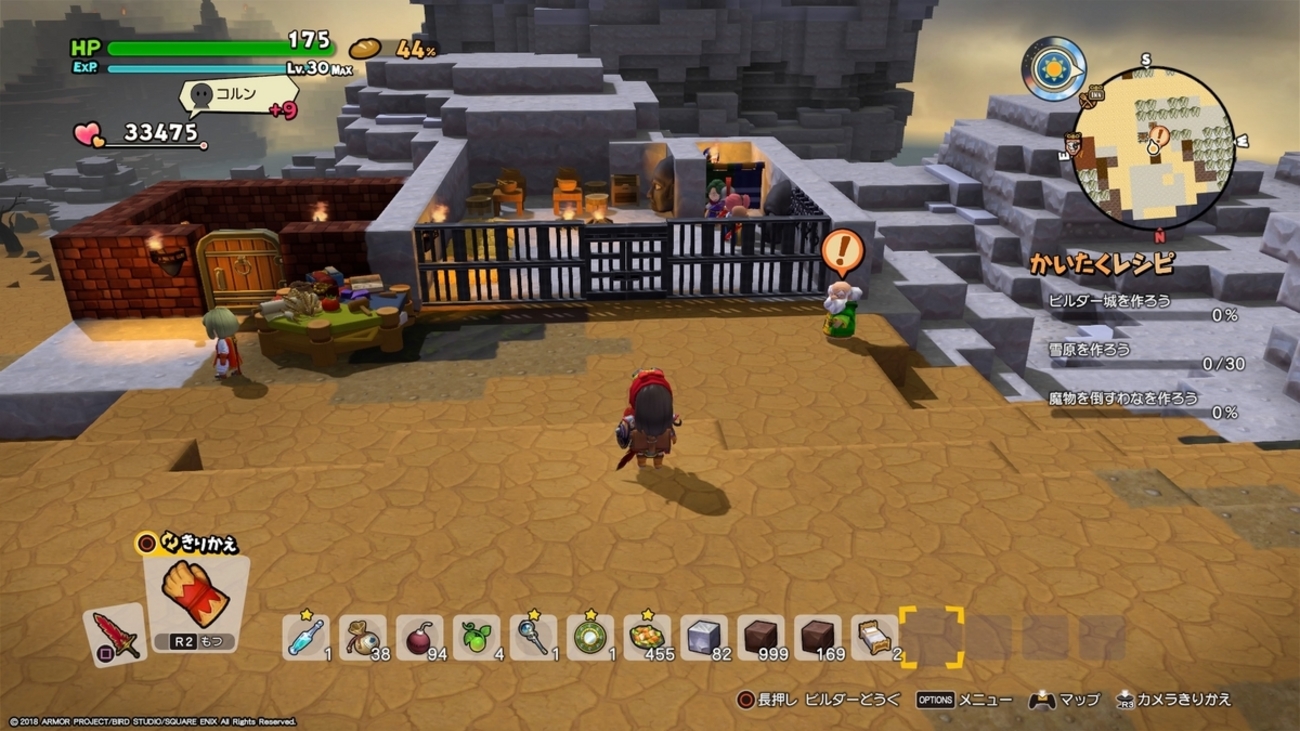Open the 魔物を倒すわなを作ろう objective
Viewport: 1300px width, 731px height.
click(x=1123, y=398)
